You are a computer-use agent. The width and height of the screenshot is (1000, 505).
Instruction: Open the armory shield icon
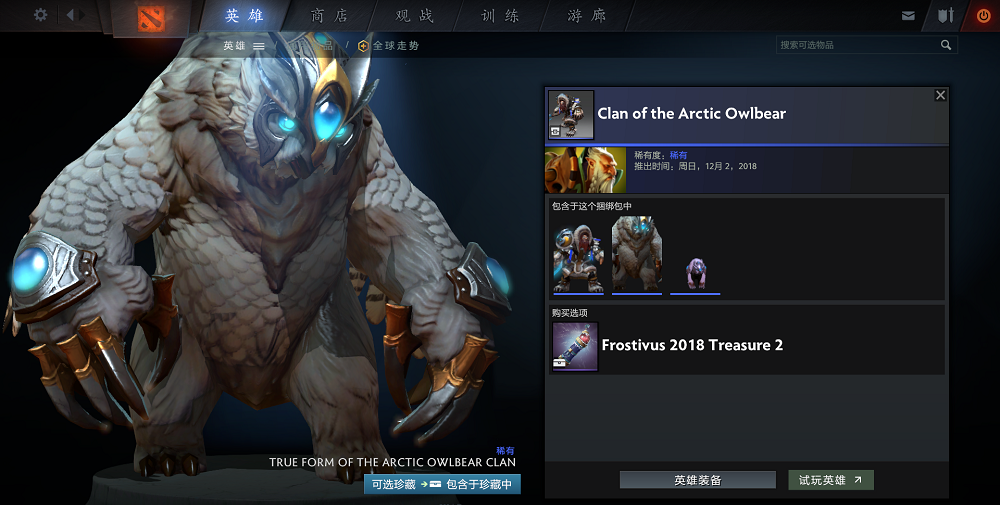945,16
